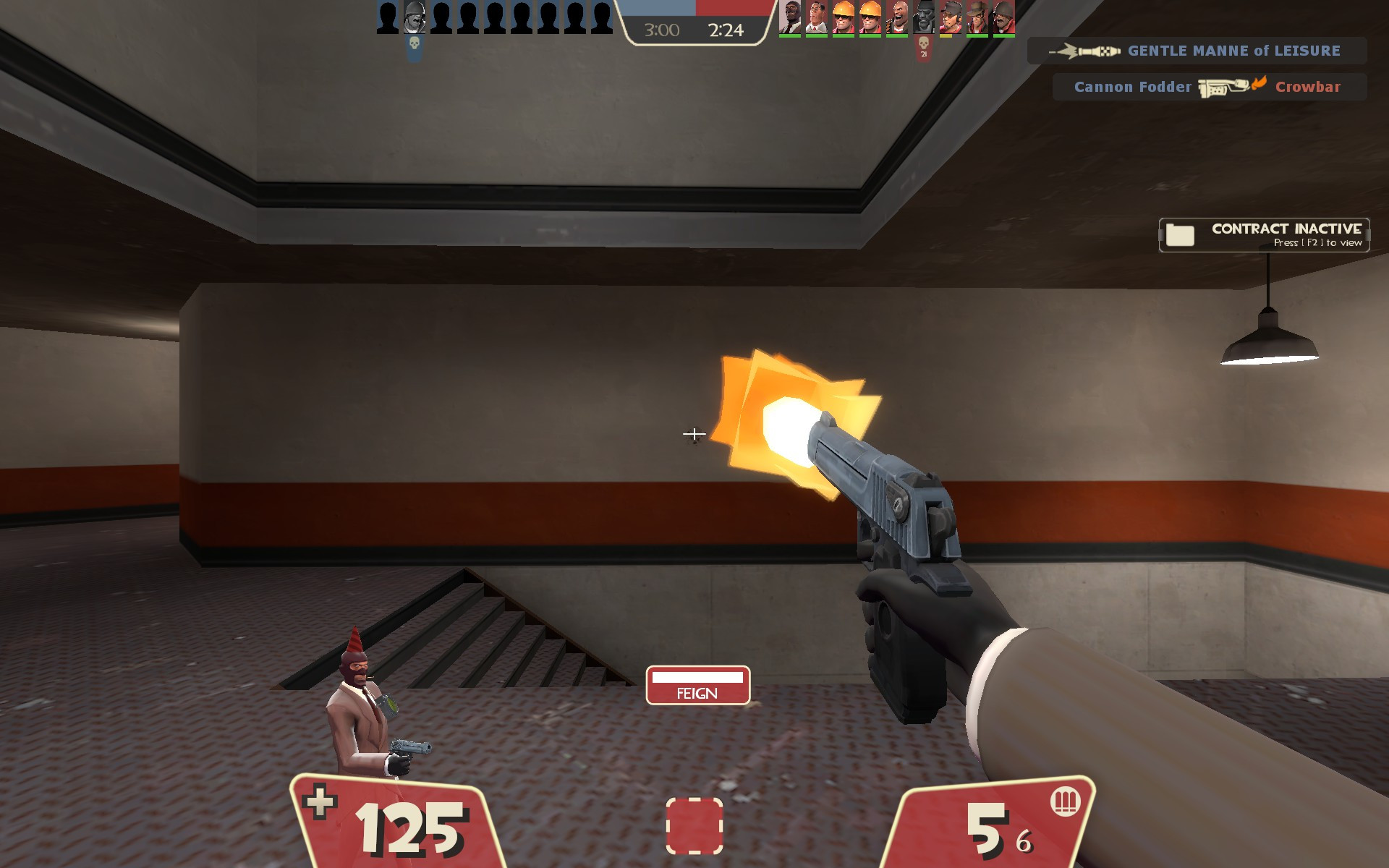Viewport: 1389px width, 868px height.
Task: Select Cannon Fodder in the killfeed
Action: pos(1132,87)
